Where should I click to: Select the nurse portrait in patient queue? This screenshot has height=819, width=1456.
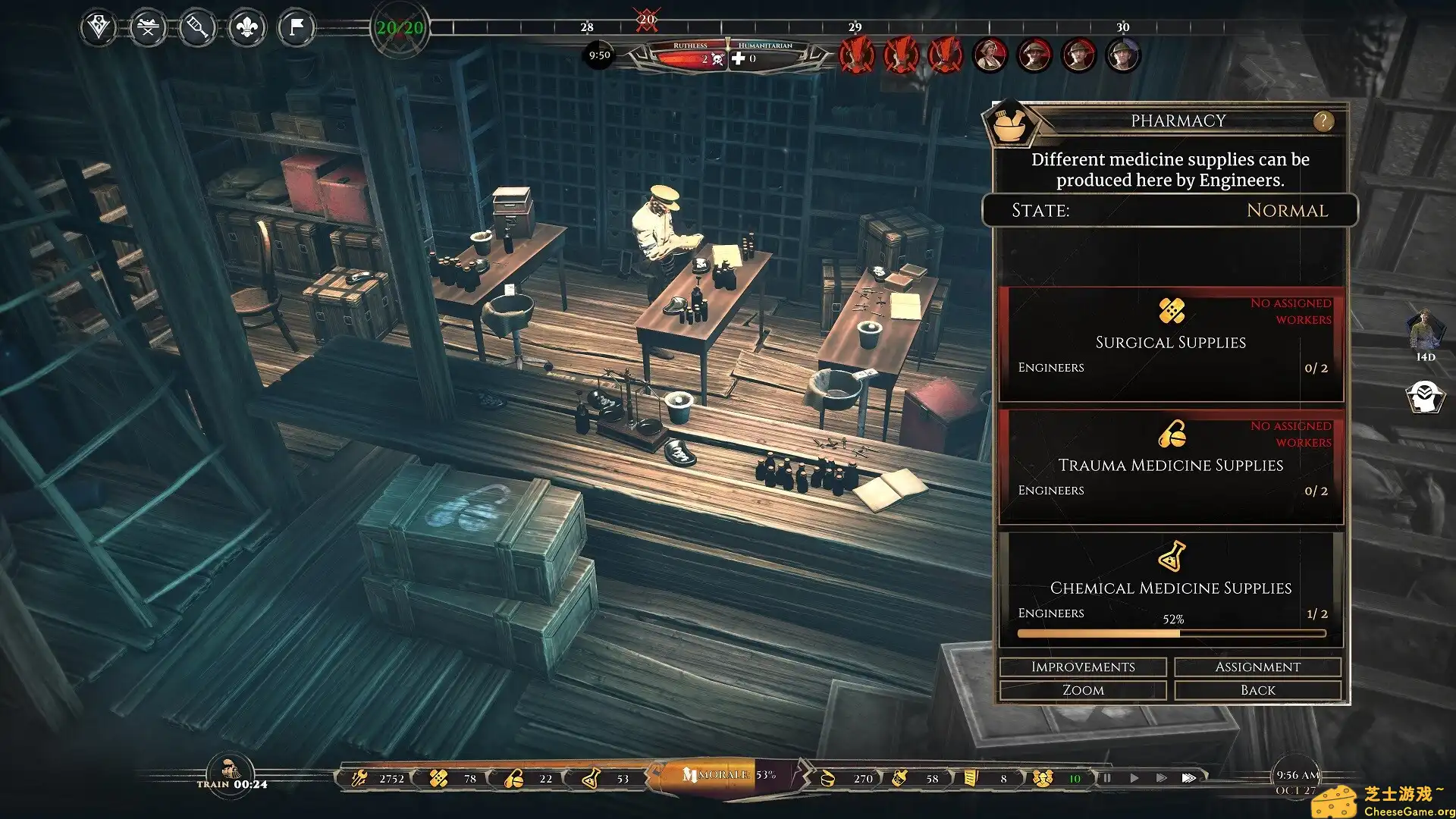(x=990, y=55)
